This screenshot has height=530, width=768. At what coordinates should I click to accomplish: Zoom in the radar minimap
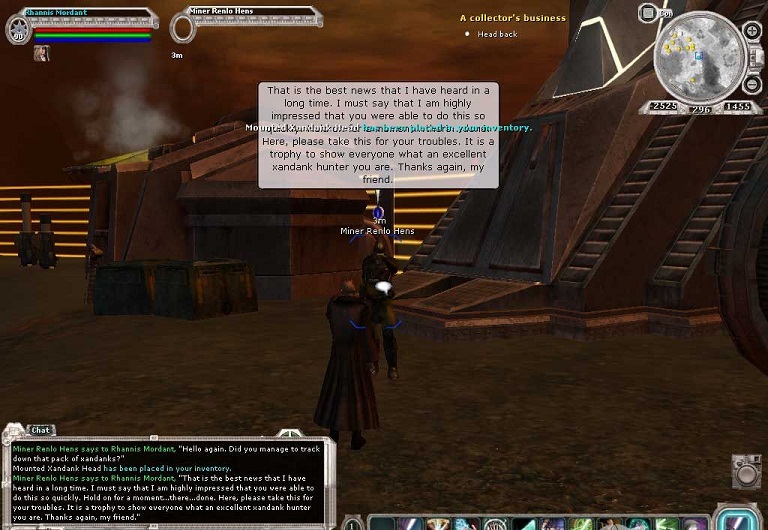point(751,31)
